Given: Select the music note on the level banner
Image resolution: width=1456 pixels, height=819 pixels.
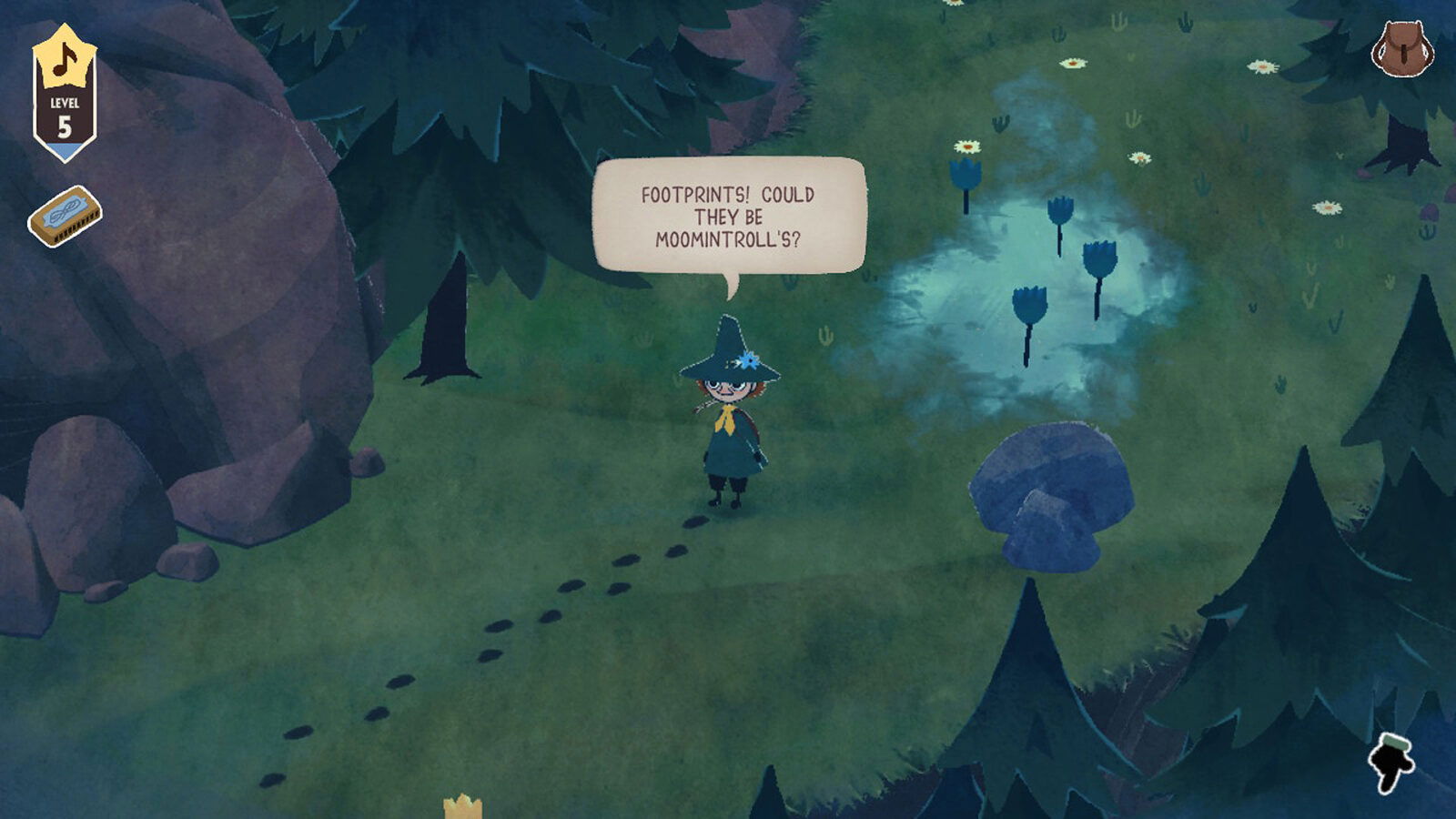Looking at the screenshot, I should tap(64, 59).
